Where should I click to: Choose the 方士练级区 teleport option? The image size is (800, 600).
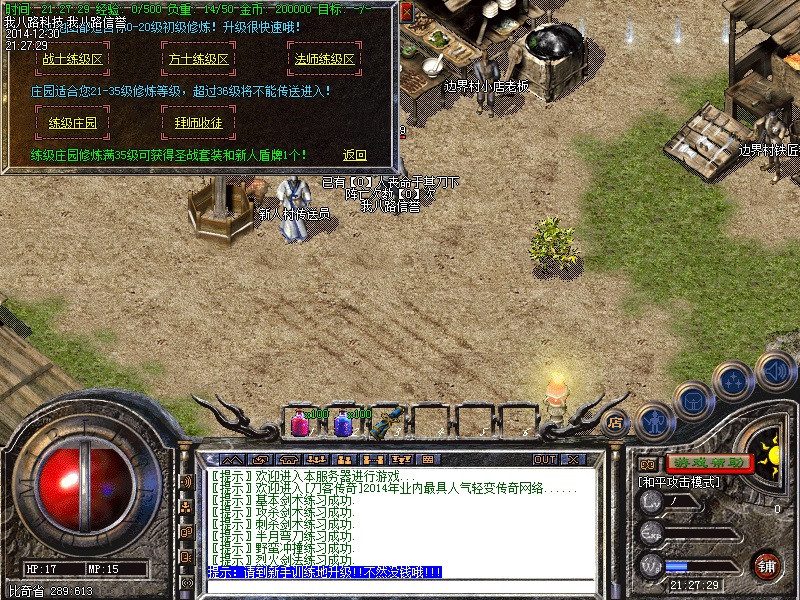coord(197,59)
